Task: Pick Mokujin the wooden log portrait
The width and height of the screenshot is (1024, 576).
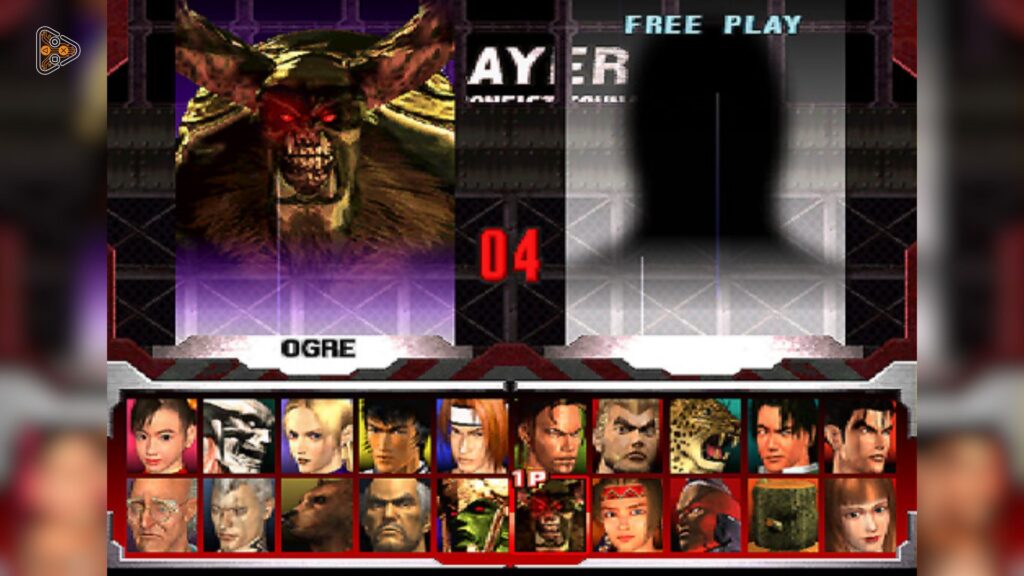Action: pos(783,514)
